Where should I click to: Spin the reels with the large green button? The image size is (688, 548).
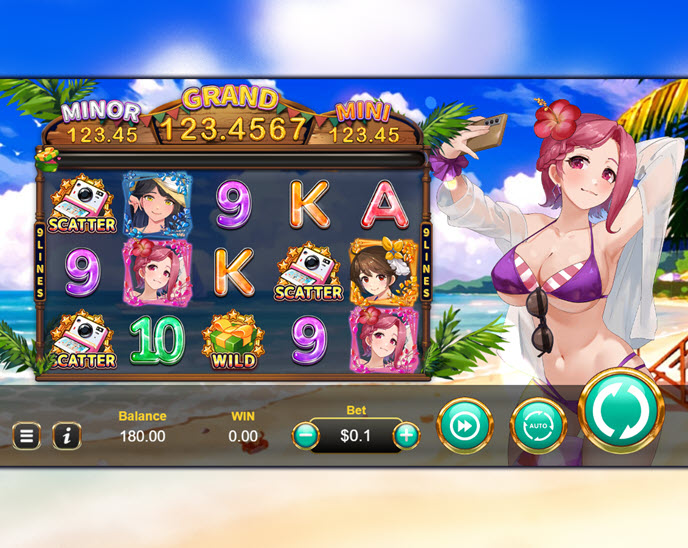(x=621, y=411)
